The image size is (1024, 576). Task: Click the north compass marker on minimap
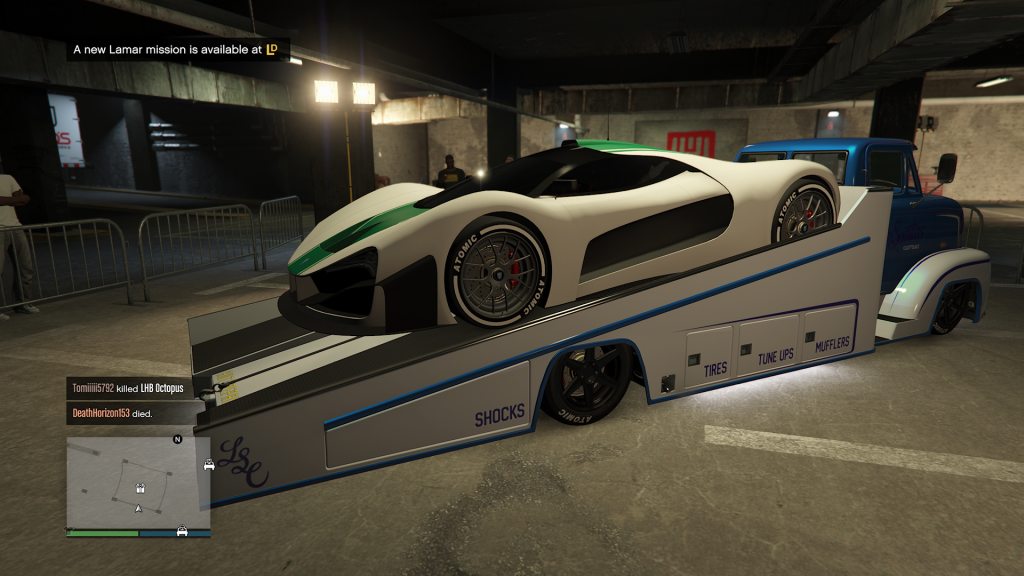(x=178, y=439)
